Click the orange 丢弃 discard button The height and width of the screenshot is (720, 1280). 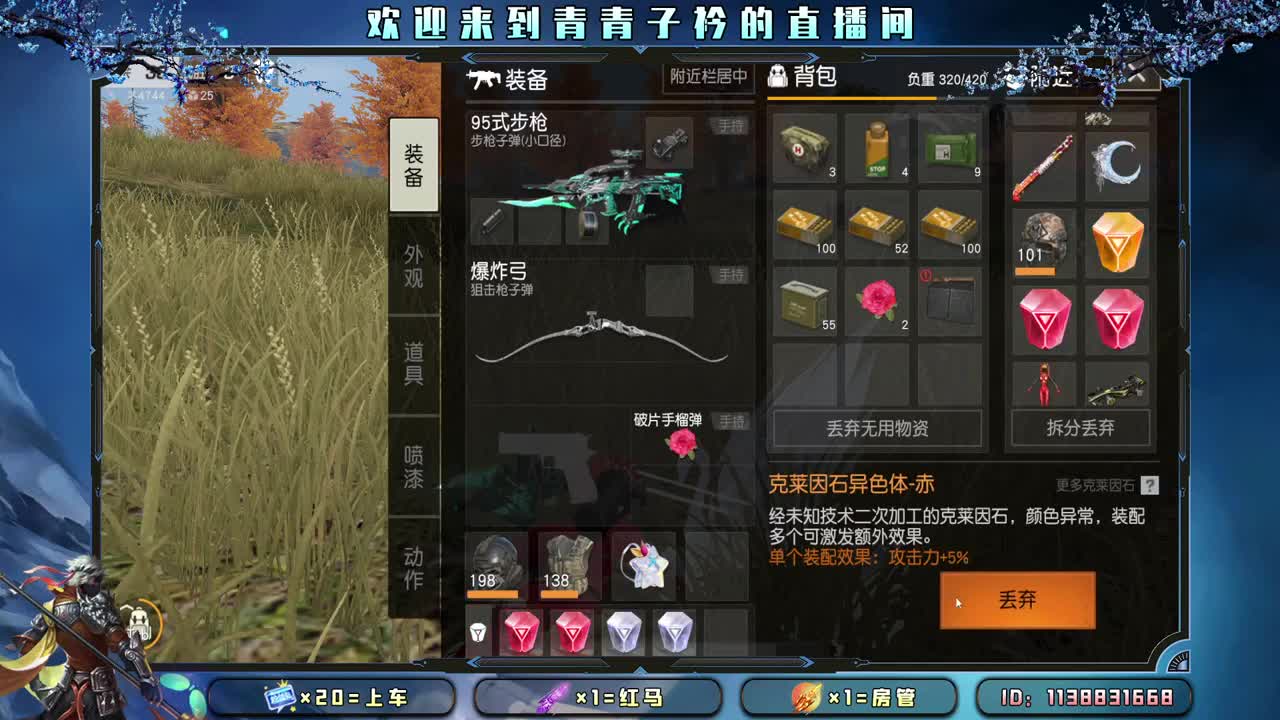(1018, 600)
